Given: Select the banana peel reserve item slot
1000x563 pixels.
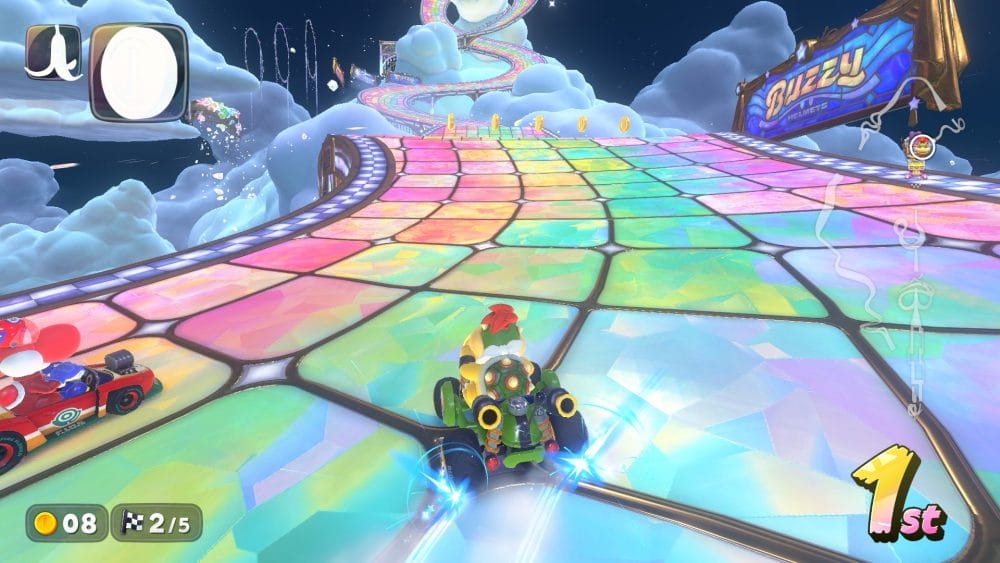Looking at the screenshot, I should click(54, 52).
